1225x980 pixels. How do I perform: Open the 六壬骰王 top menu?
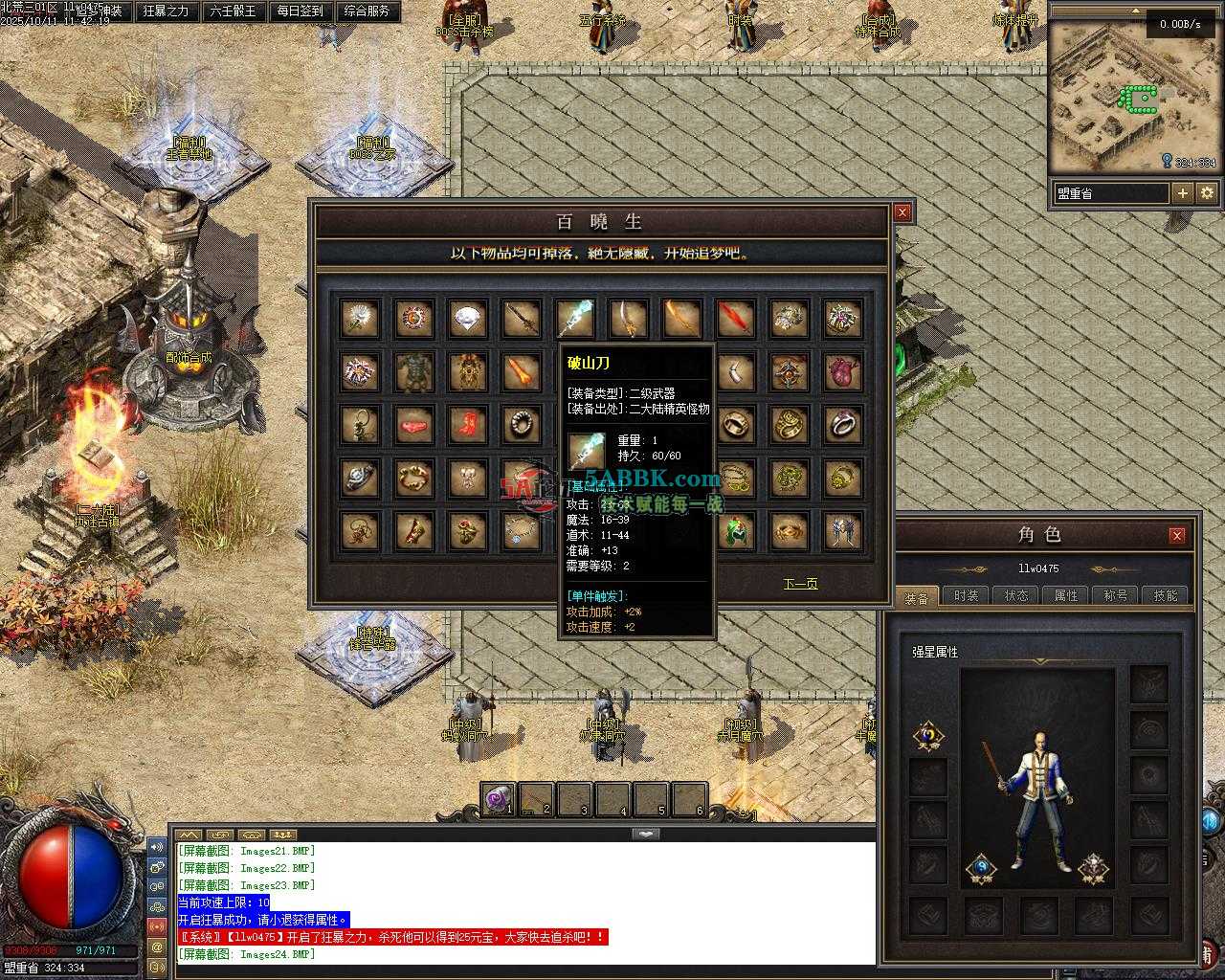[x=233, y=11]
